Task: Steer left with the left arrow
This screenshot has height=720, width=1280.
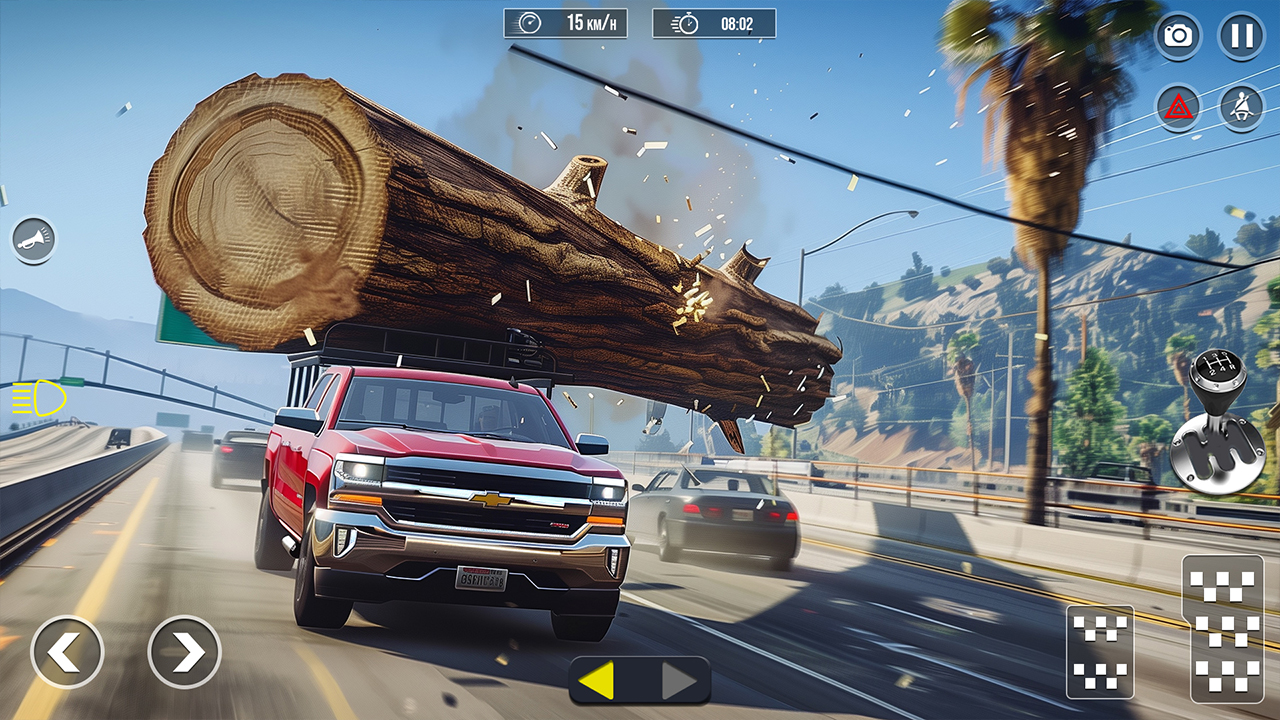Action: pos(67,652)
